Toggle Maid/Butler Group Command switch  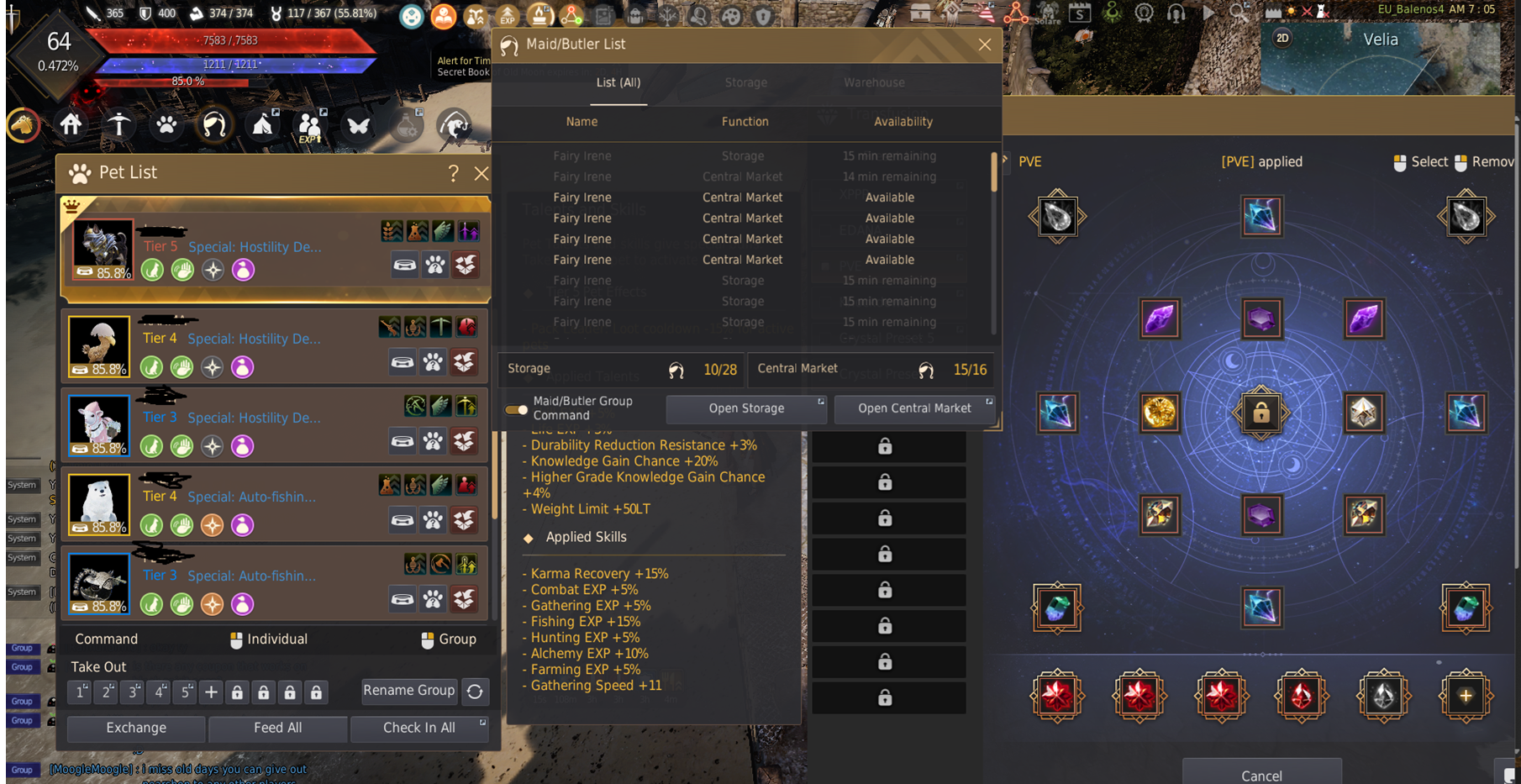pos(517,409)
